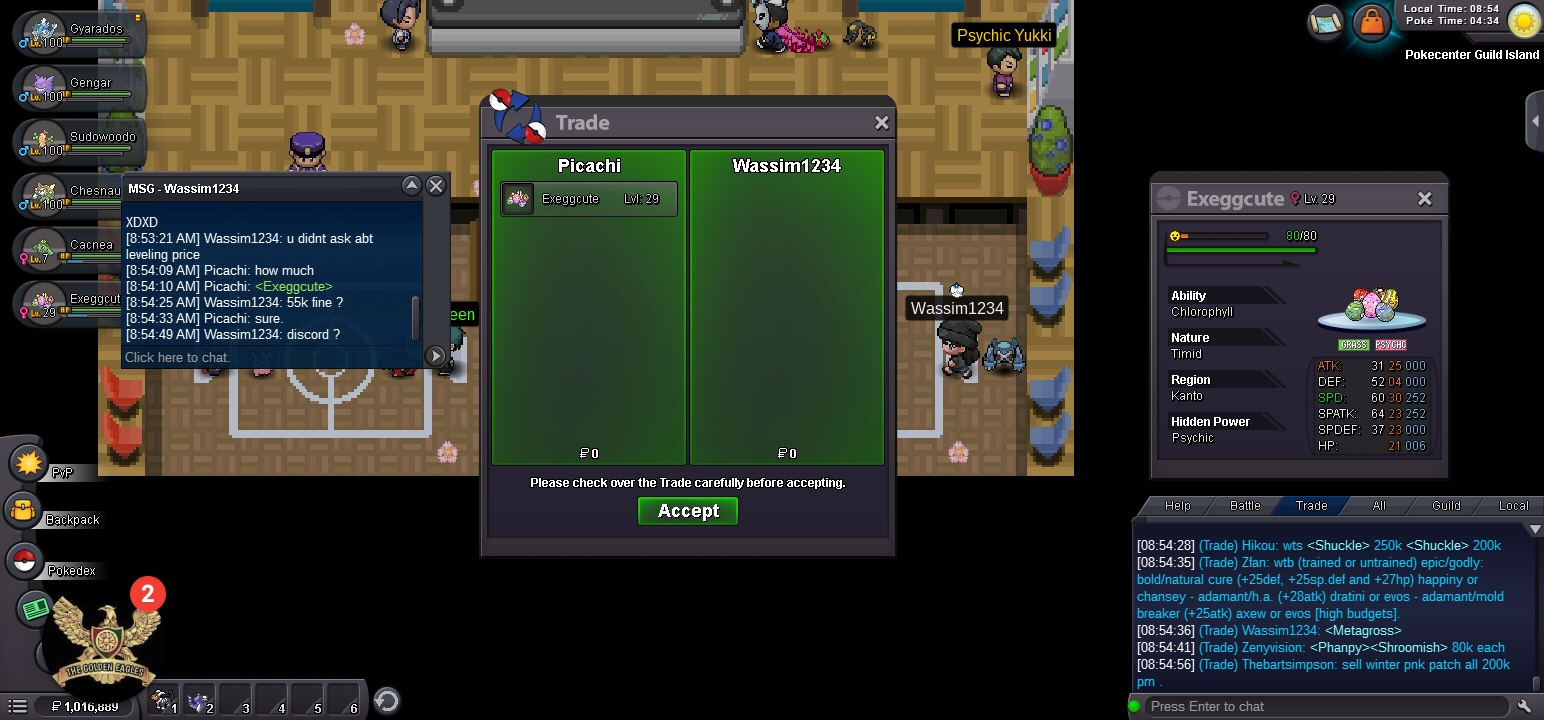This screenshot has height=720, width=1544.
Task: Open the orange shopping bag icon
Action: click(x=1371, y=22)
